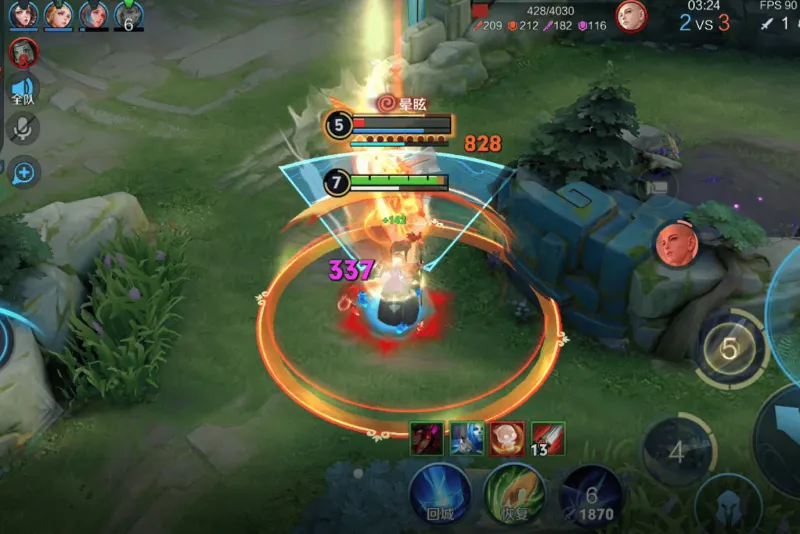Select the teammate portrait with 6-second respawn timer
The height and width of the screenshot is (534, 800).
[128, 15]
